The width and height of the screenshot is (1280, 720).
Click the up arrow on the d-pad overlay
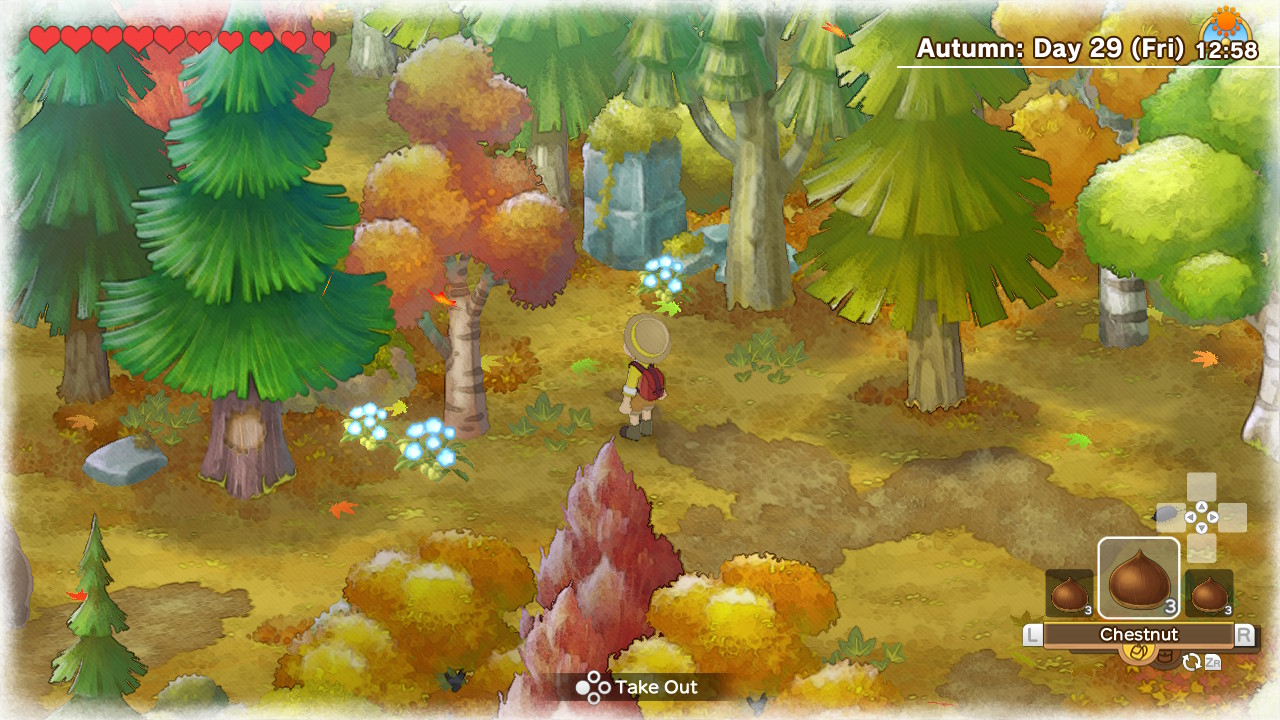click(1201, 506)
